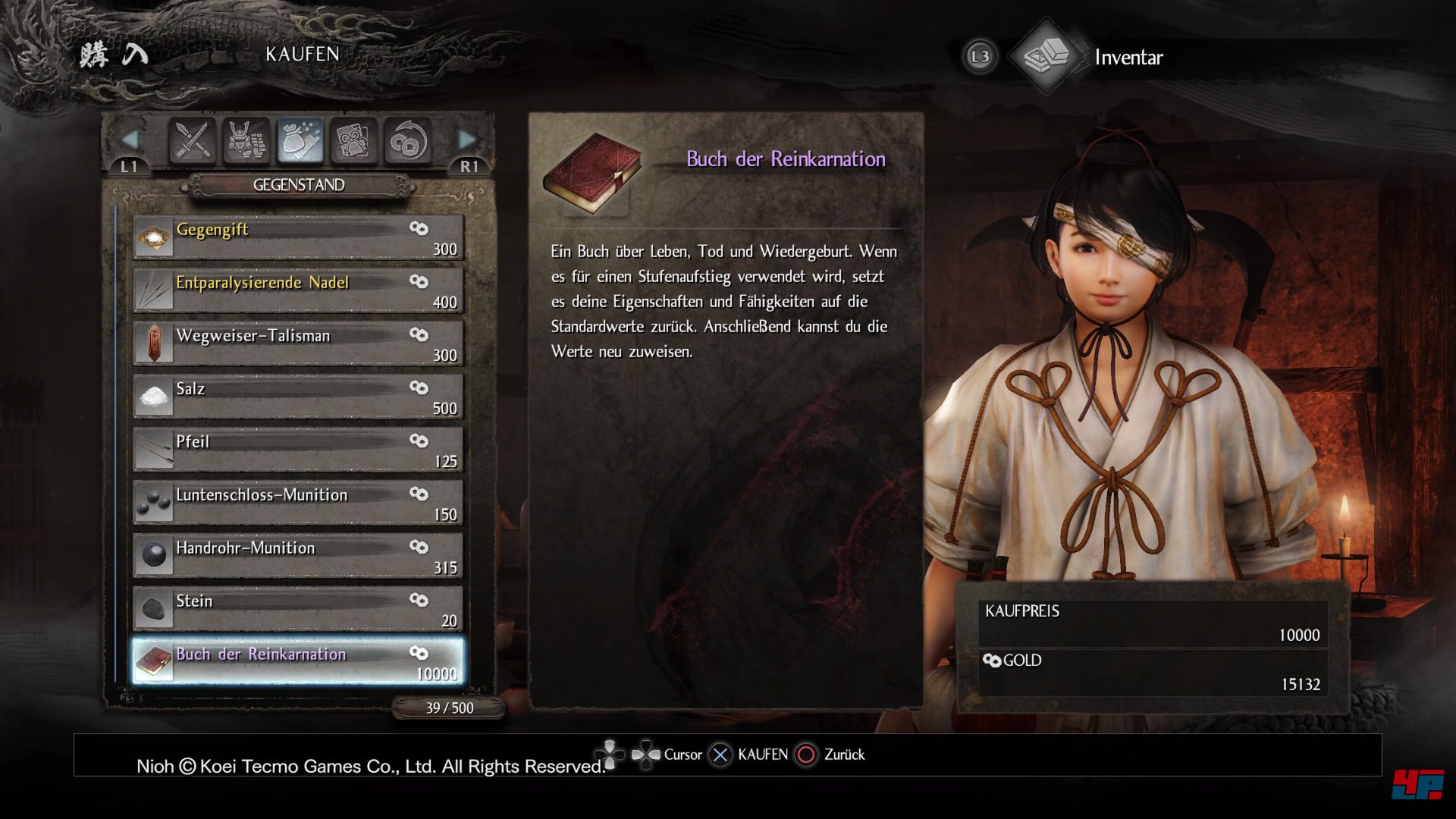Screen dimensions: 1456x819
Task: Choose the Pfeil item row
Action: click(298, 450)
